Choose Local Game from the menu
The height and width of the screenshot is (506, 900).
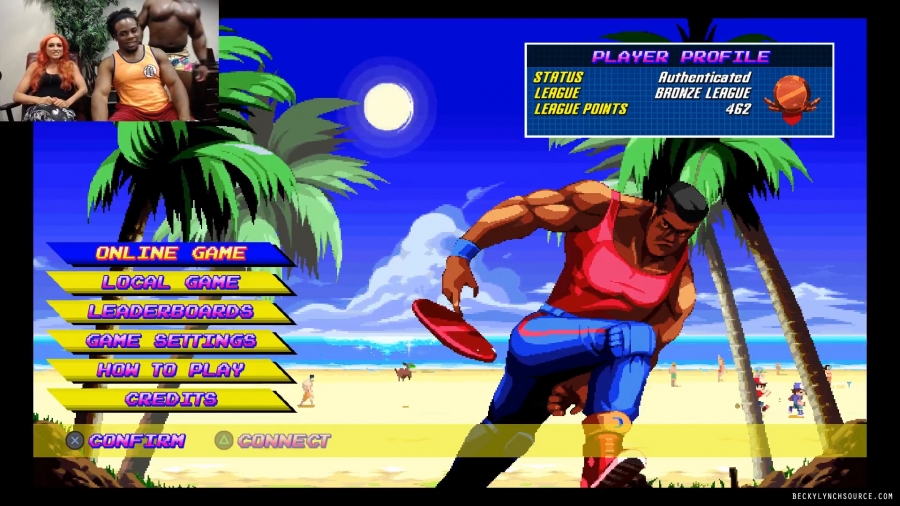(170, 283)
